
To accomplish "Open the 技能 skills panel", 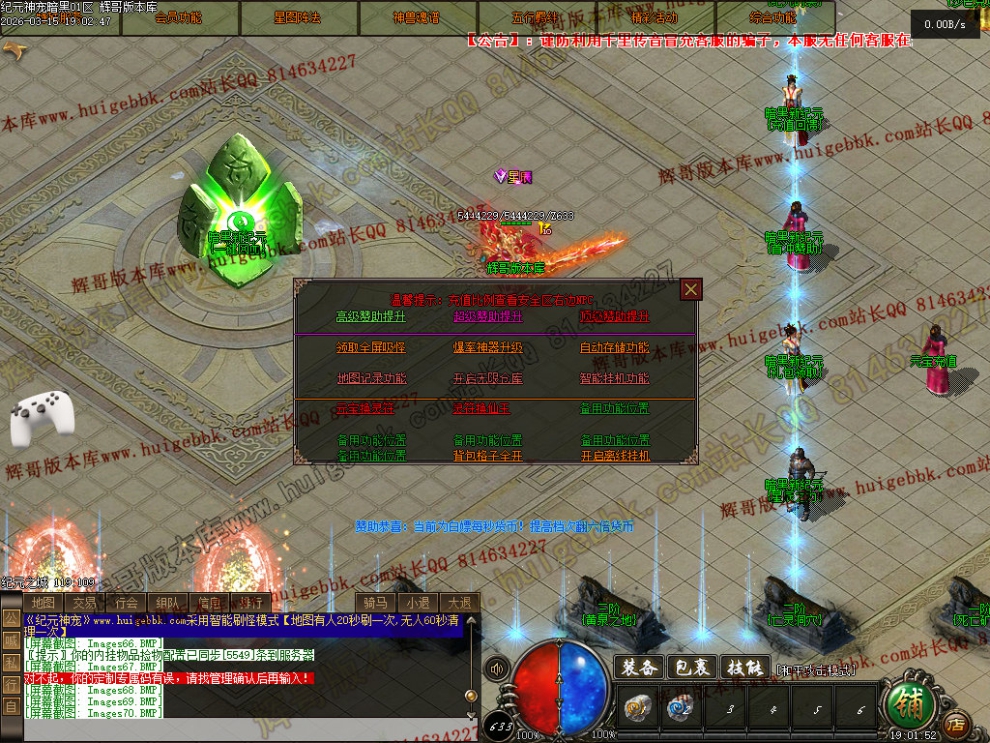I will tap(745, 667).
